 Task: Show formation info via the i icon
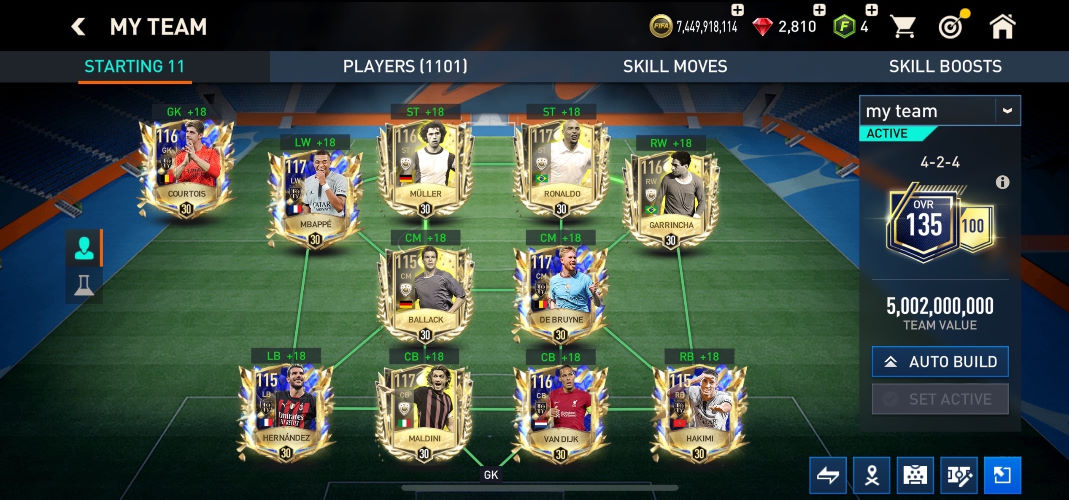pyautogui.click(x=1002, y=182)
